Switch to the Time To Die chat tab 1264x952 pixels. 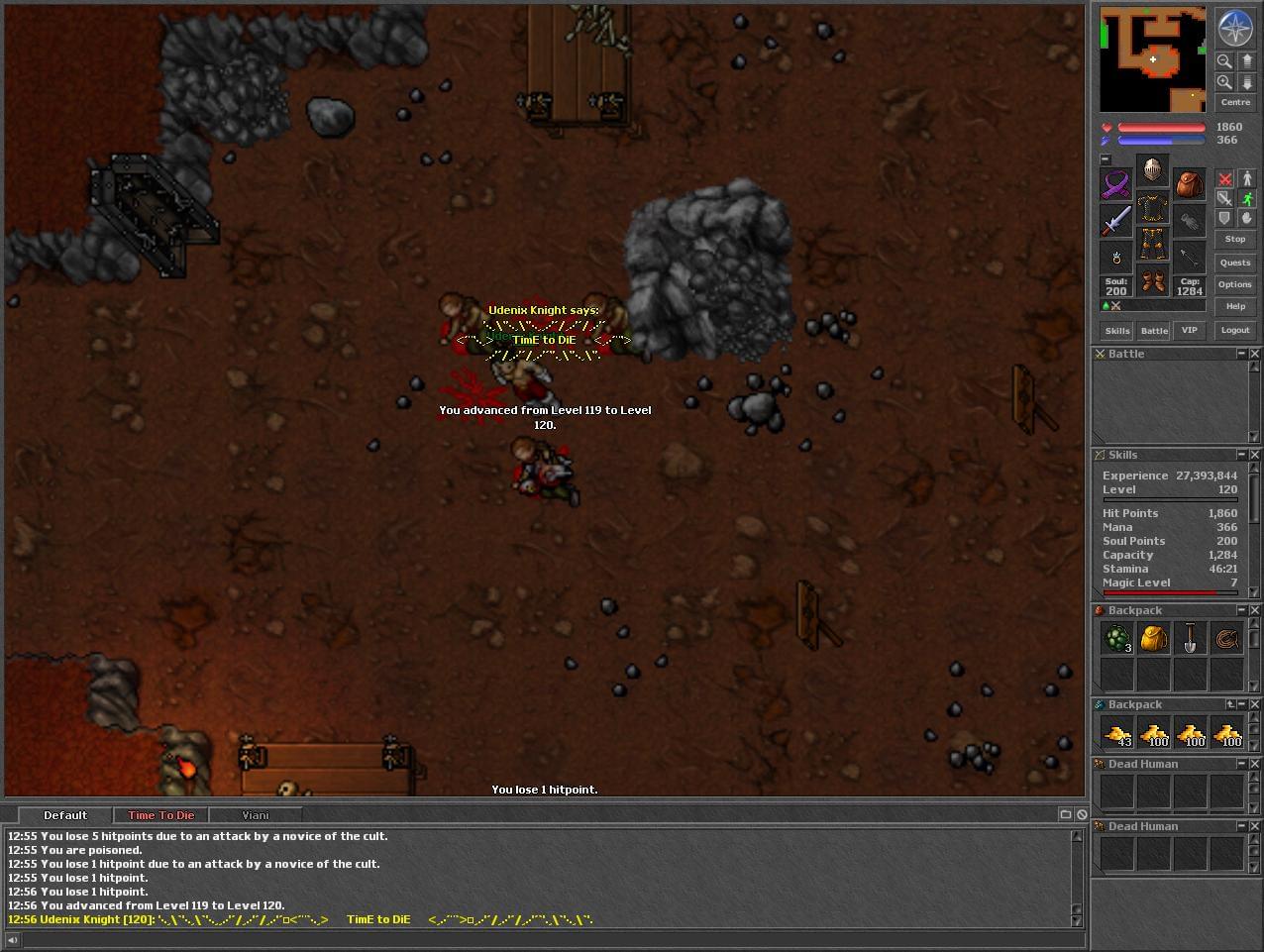160,815
